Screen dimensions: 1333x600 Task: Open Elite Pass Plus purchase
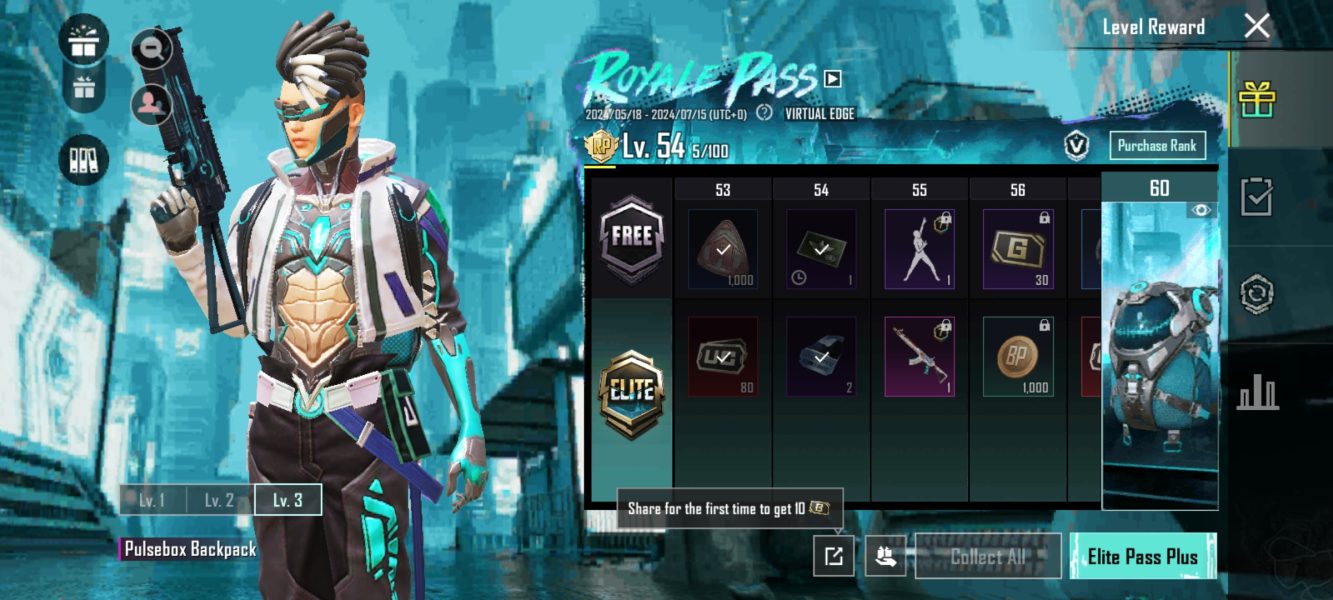click(x=1142, y=556)
